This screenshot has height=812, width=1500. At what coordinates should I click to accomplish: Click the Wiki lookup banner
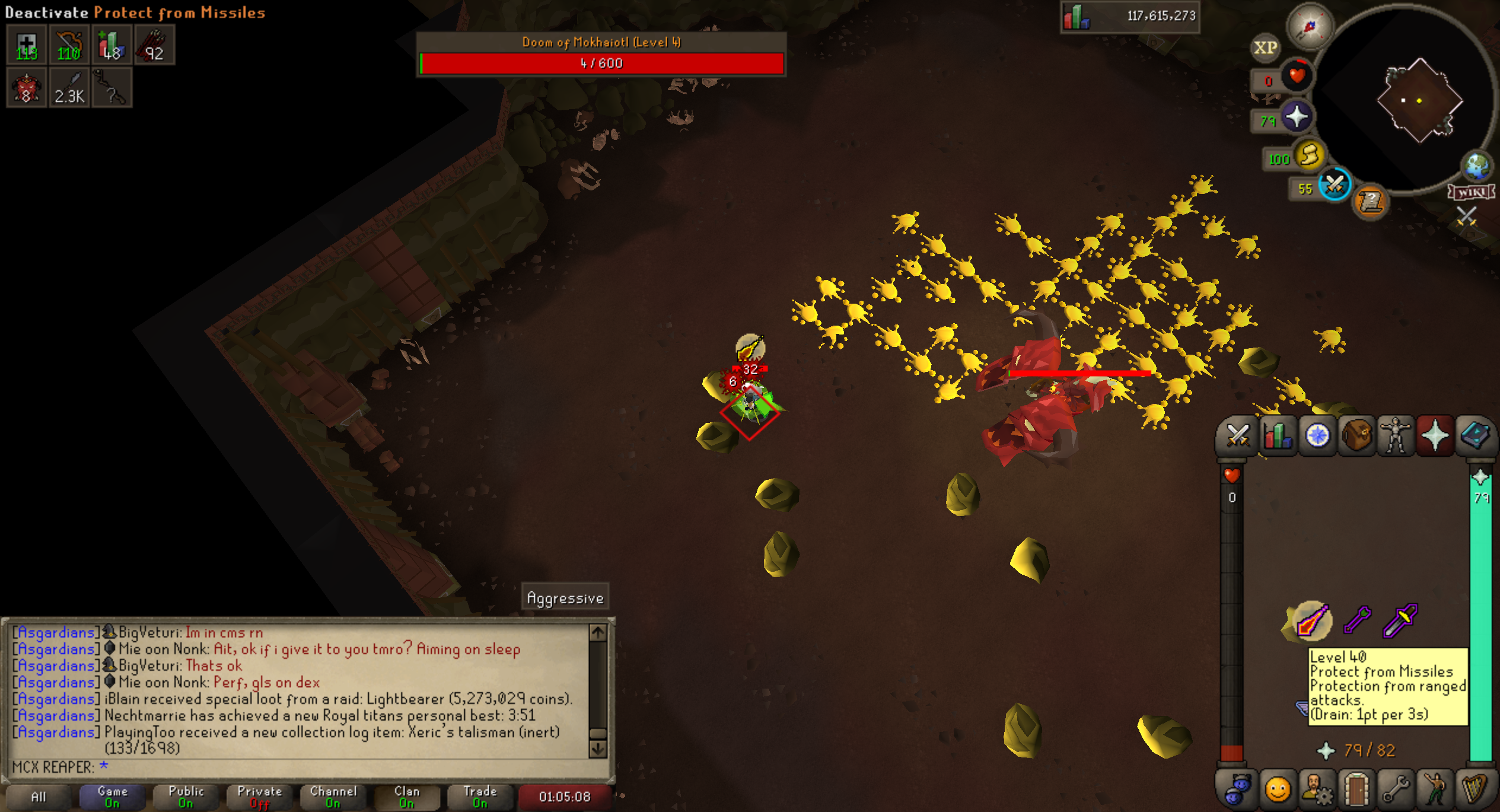pyautogui.click(x=1472, y=192)
